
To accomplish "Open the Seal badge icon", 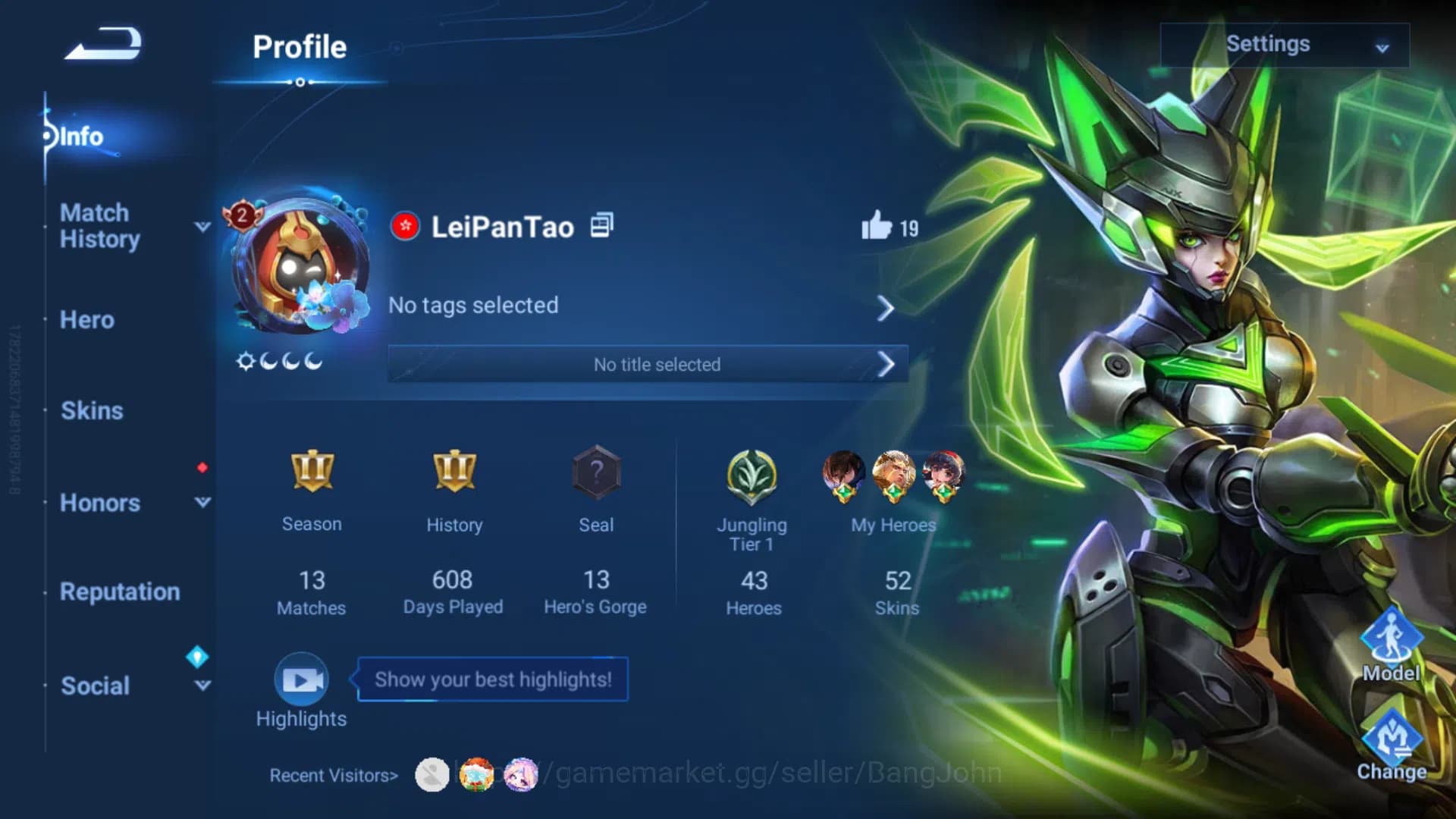I will [596, 472].
